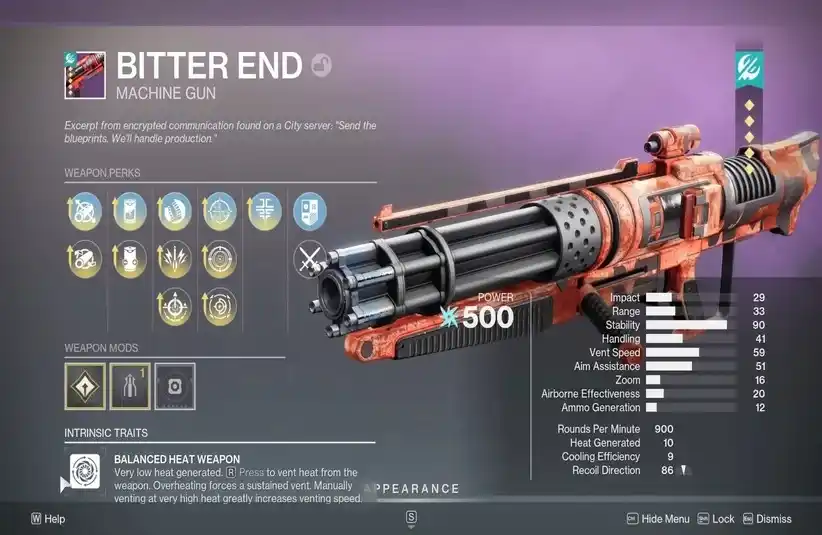Select the blue banner tracker perk icon
This screenshot has width=822, height=535.
click(308, 210)
